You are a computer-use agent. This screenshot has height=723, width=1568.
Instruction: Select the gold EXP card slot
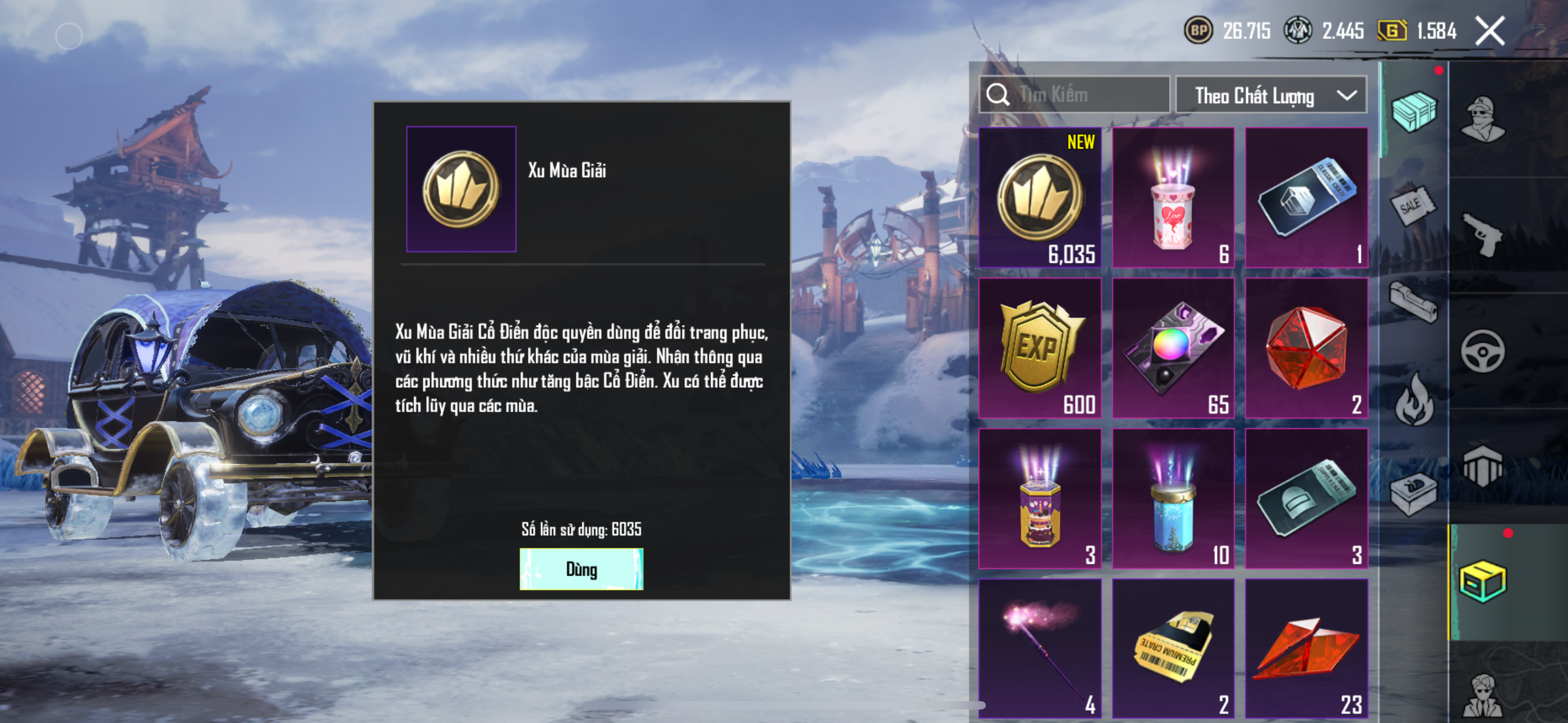[x=1040, y=348]
